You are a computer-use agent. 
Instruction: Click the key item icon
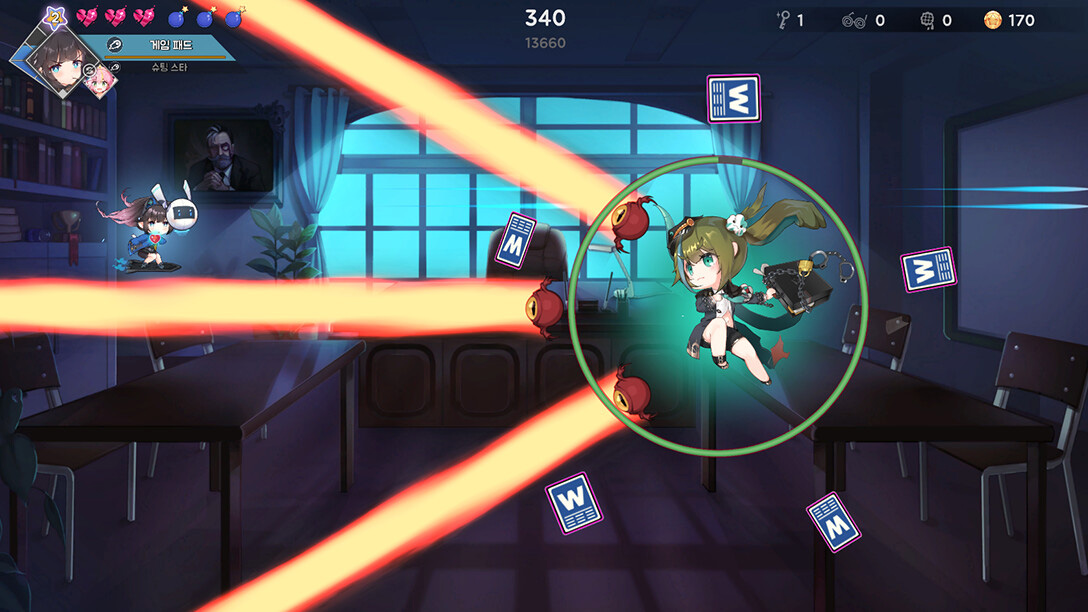783,19
